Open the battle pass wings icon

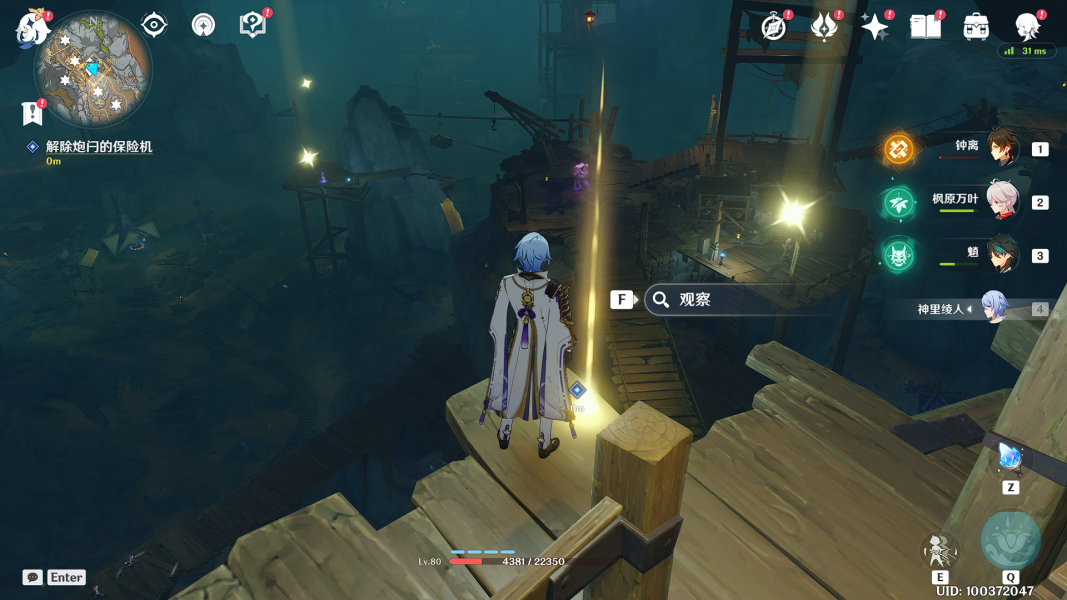tap(824, 27)
